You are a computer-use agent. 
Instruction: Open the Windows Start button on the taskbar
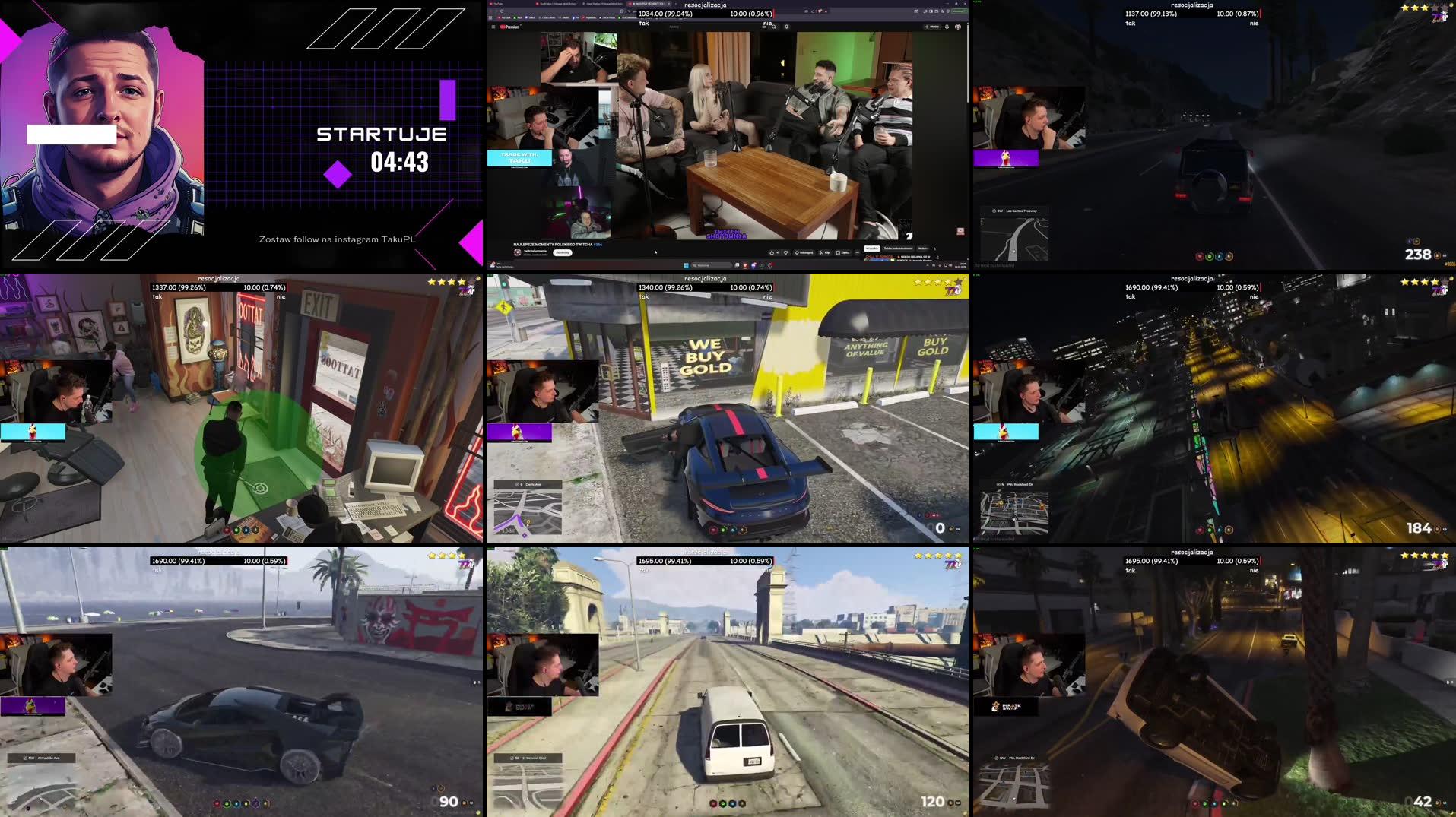coord(686,265)
